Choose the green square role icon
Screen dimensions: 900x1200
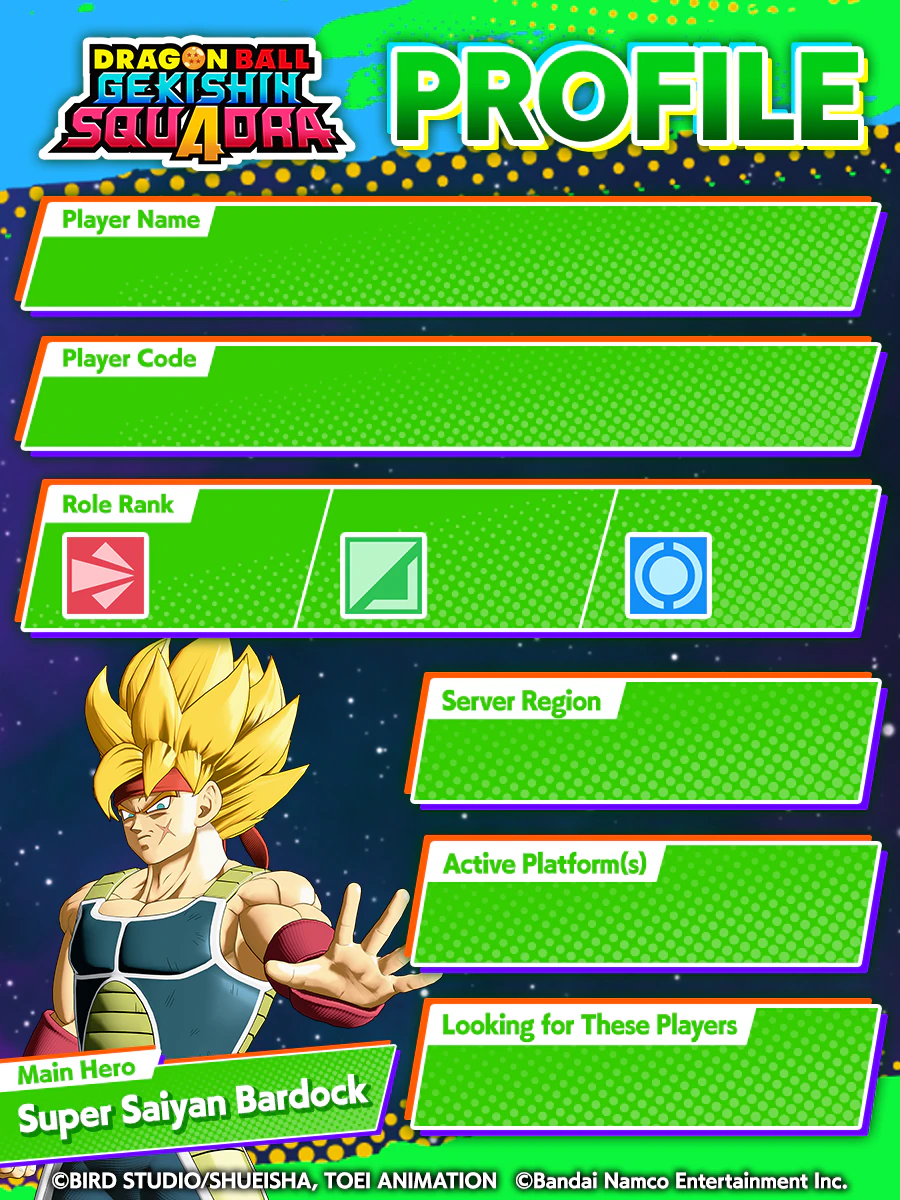[x=383, y=575]
